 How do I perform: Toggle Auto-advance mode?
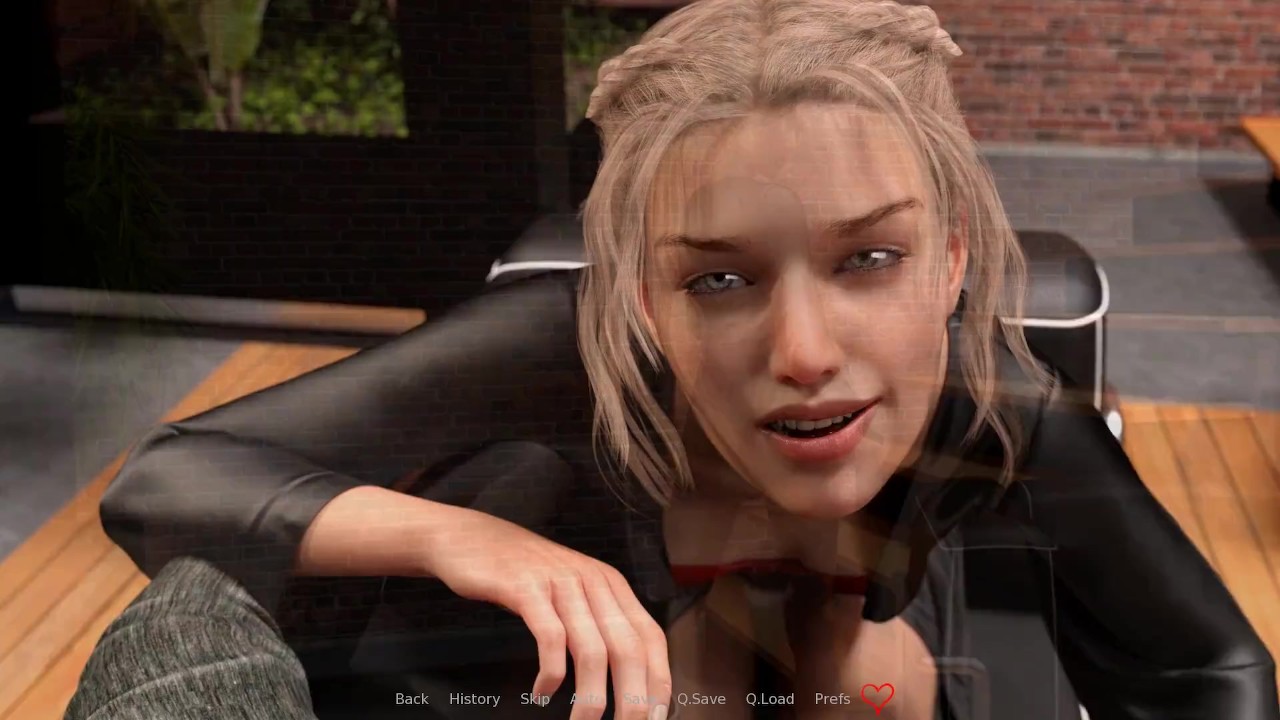pos(586,699)
